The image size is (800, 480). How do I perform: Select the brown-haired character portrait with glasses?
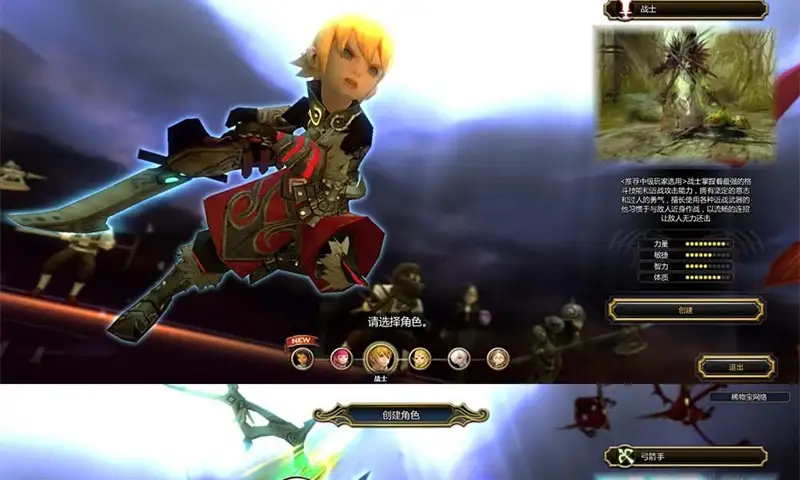point(497,358)
